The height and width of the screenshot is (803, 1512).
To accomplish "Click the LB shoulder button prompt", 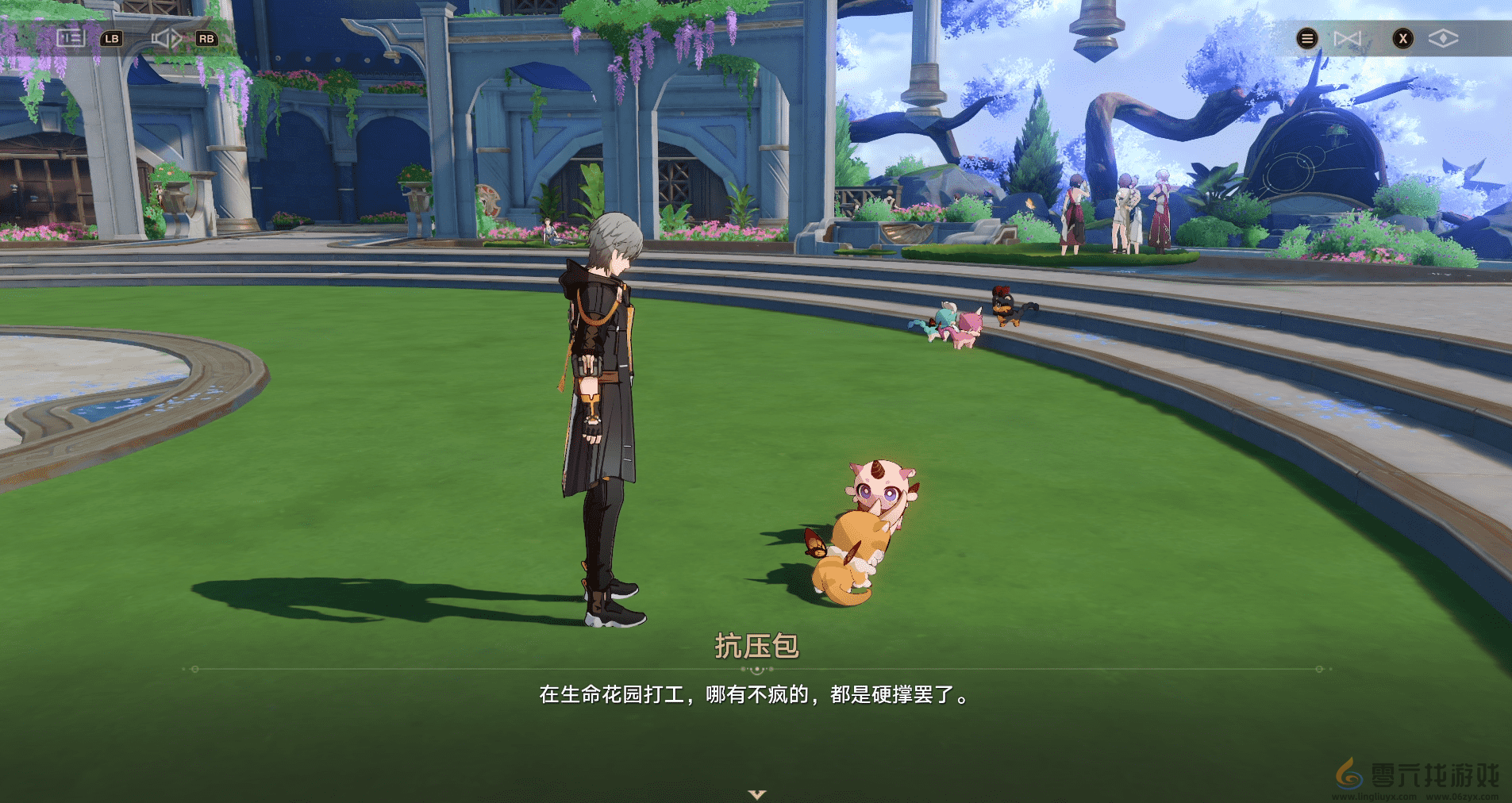I will [112, 38].
